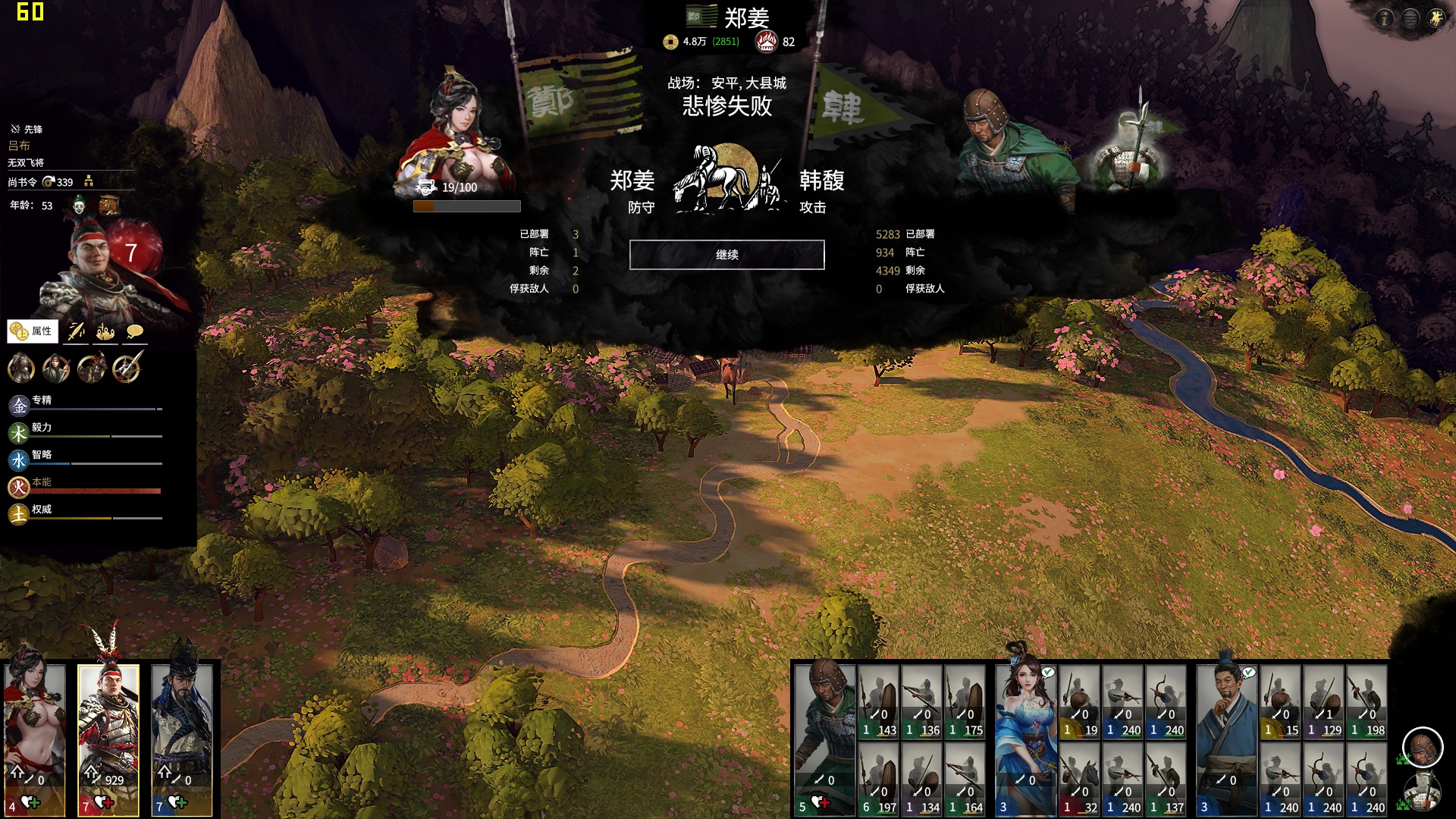The image size is (1456, 819).
Task: Select the cavalry unit card with 32 soldiers
Action: click(1080, 779)
